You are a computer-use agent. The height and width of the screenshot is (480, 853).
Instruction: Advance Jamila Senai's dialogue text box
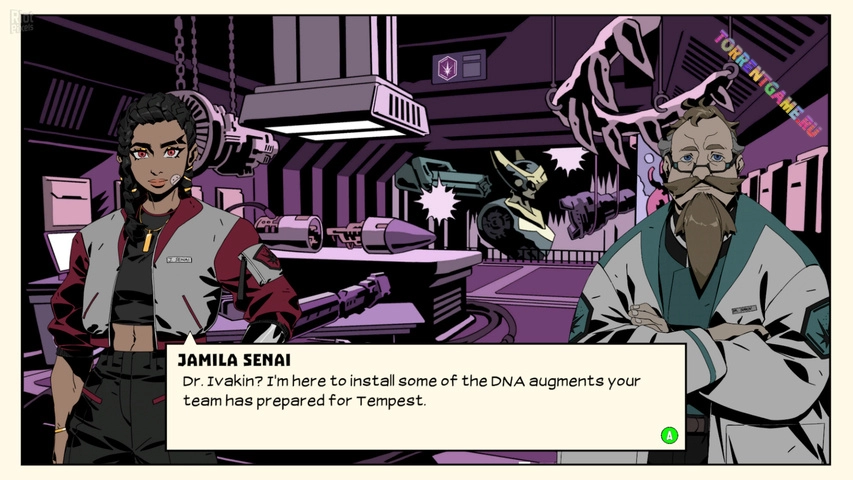(x=669, y=435)
